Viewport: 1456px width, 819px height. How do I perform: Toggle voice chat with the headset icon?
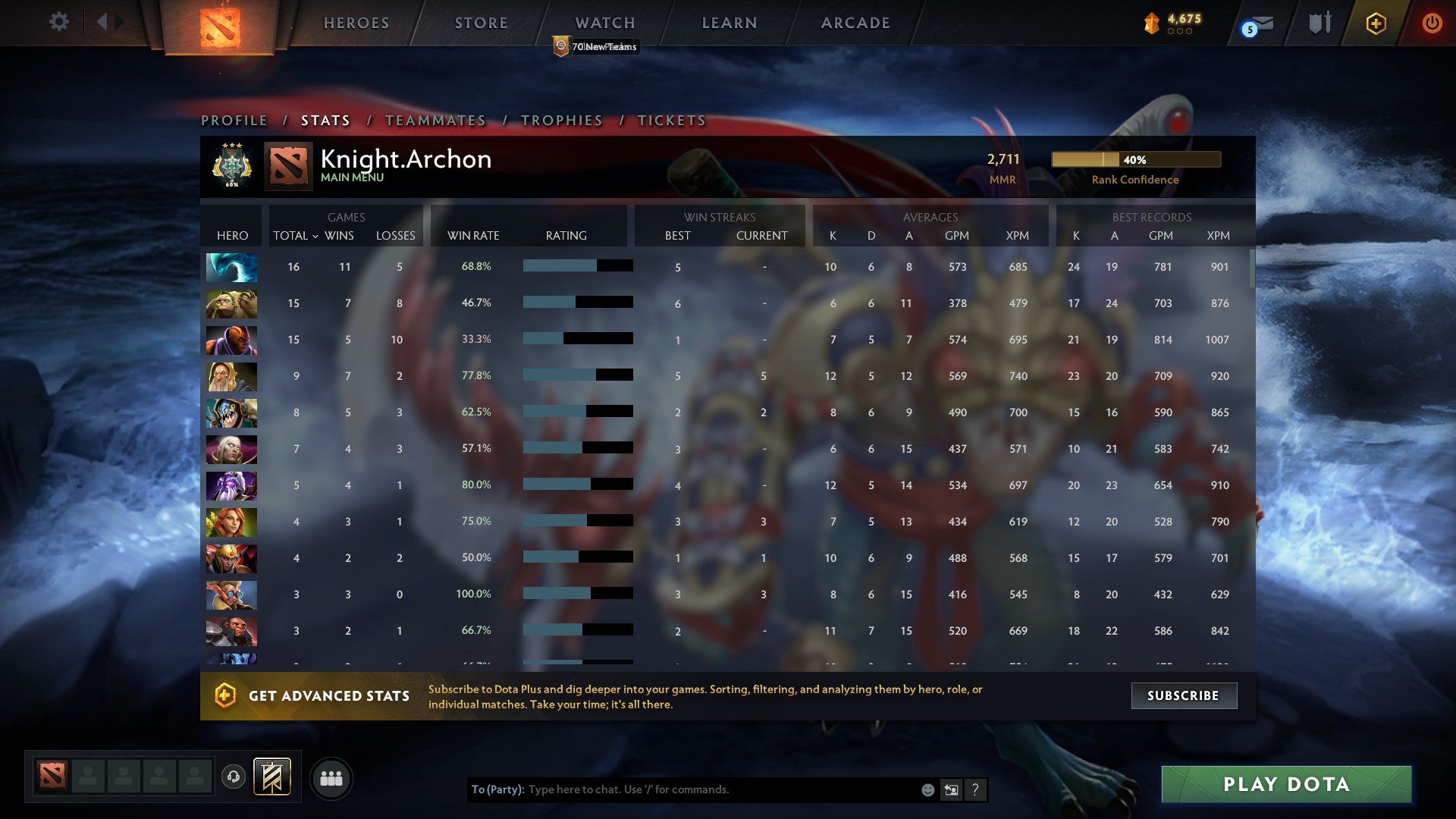click(x=234, y=777)
